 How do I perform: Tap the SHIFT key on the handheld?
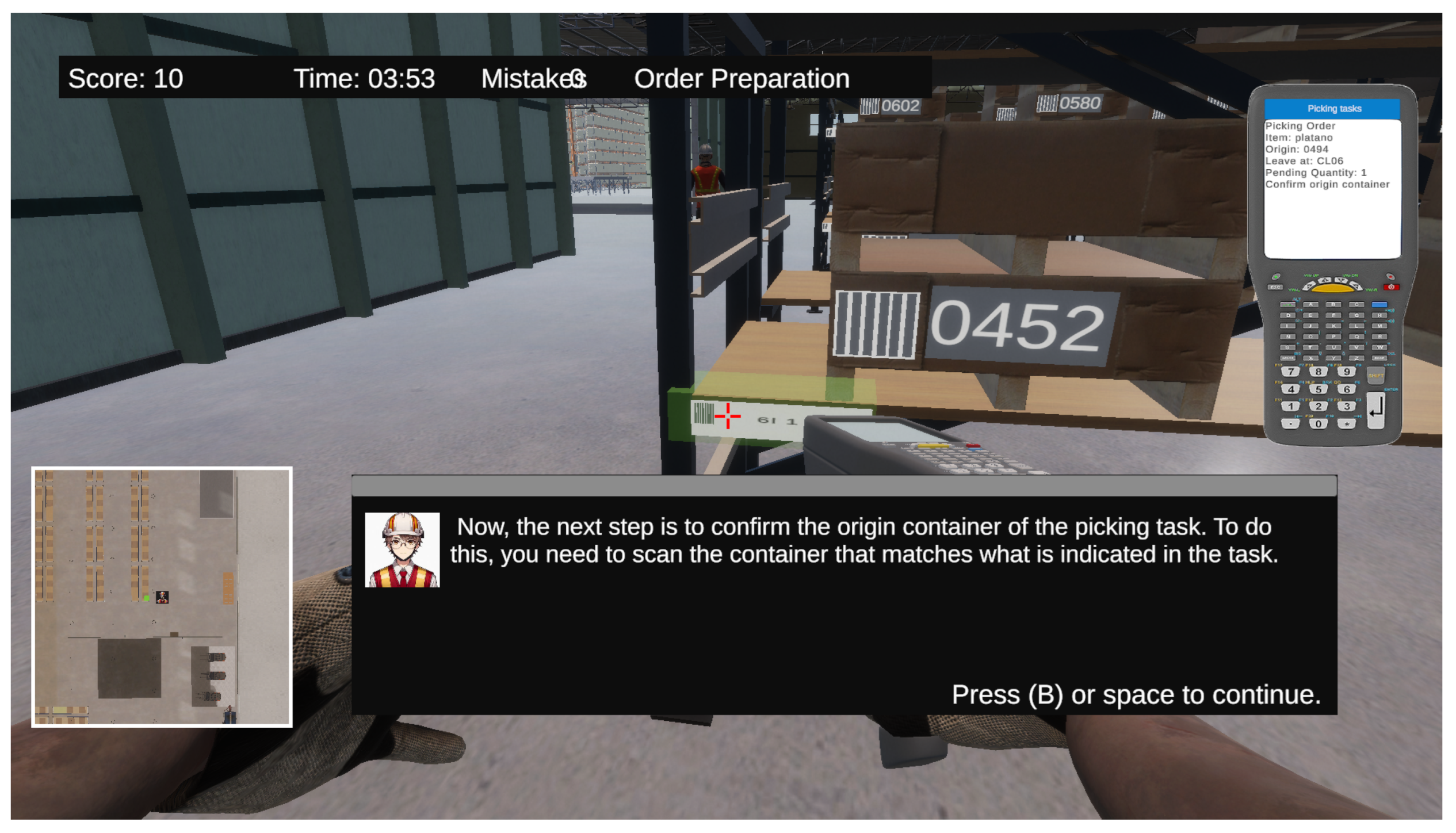pos(1375,375)
